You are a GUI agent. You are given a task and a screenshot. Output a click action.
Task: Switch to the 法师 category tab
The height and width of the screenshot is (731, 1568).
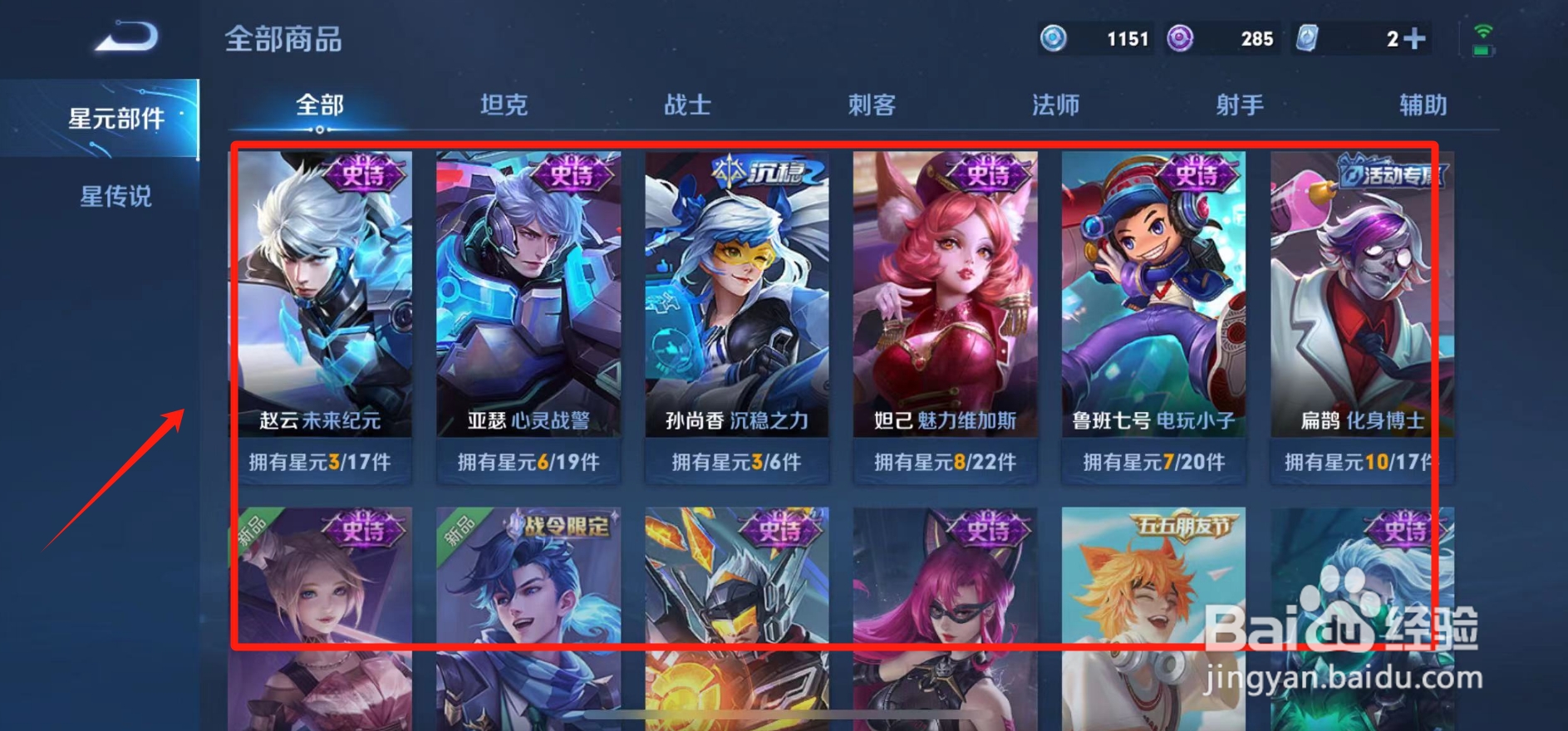coord(1055,105)
